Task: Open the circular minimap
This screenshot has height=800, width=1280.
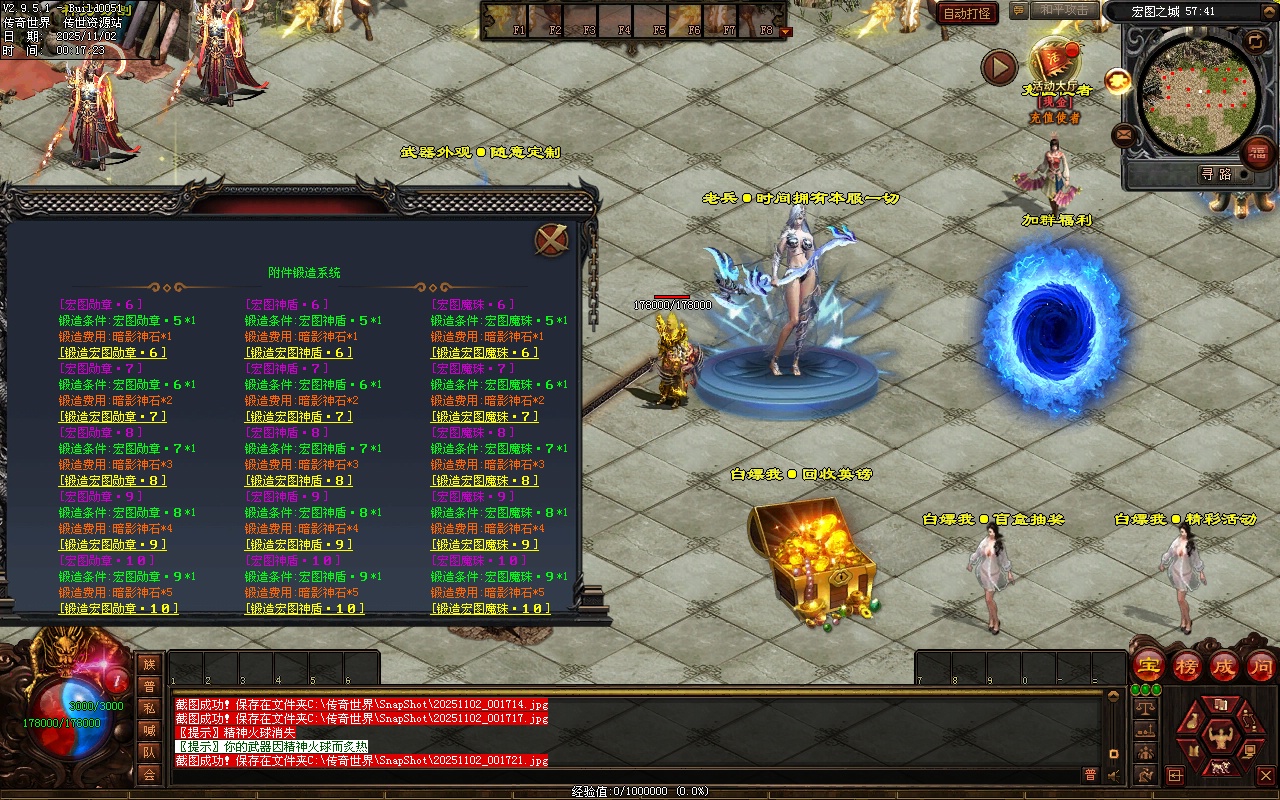Action: coord(1198,93)
